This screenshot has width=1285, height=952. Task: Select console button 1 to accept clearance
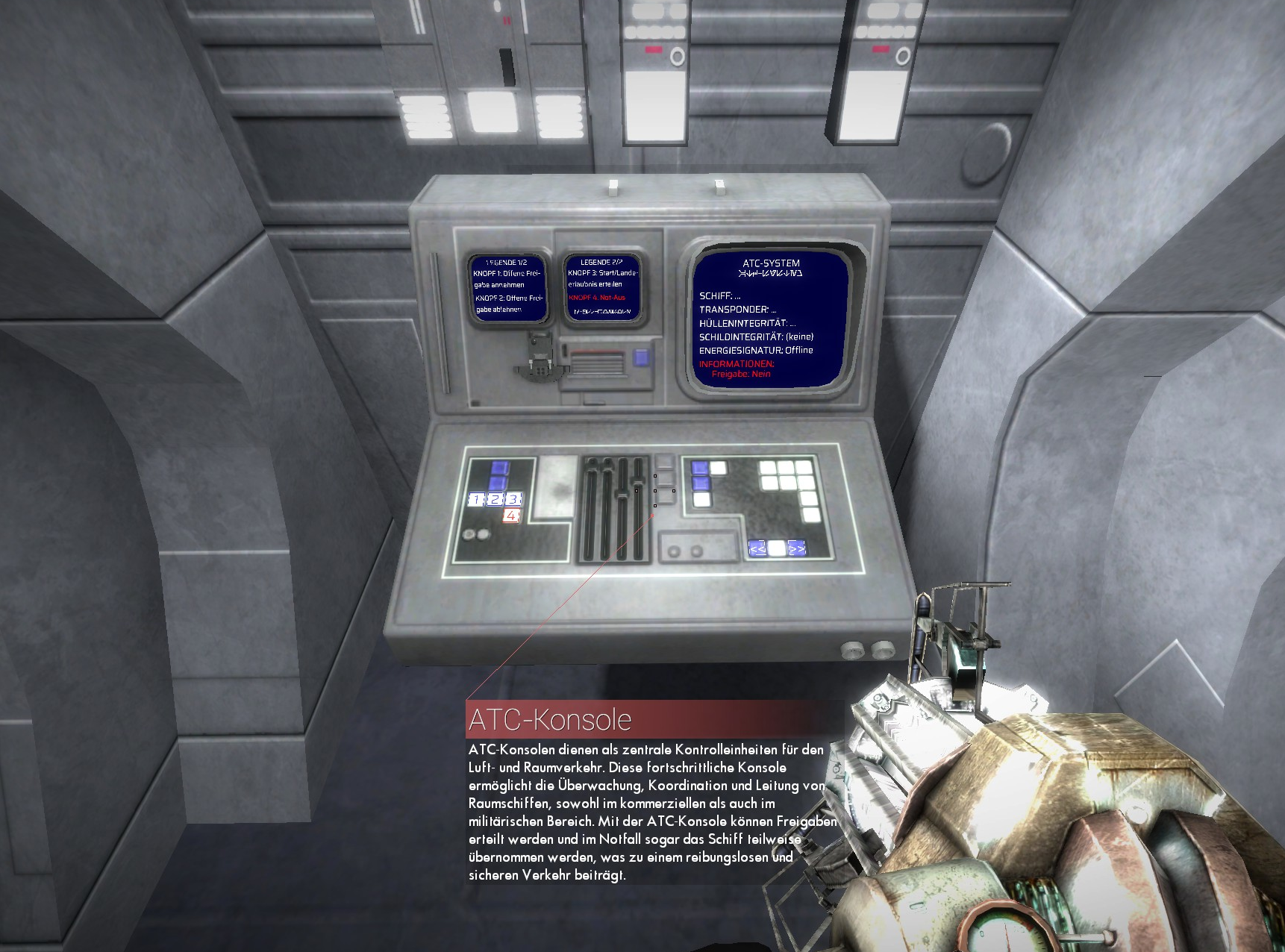tap(475, 499)
